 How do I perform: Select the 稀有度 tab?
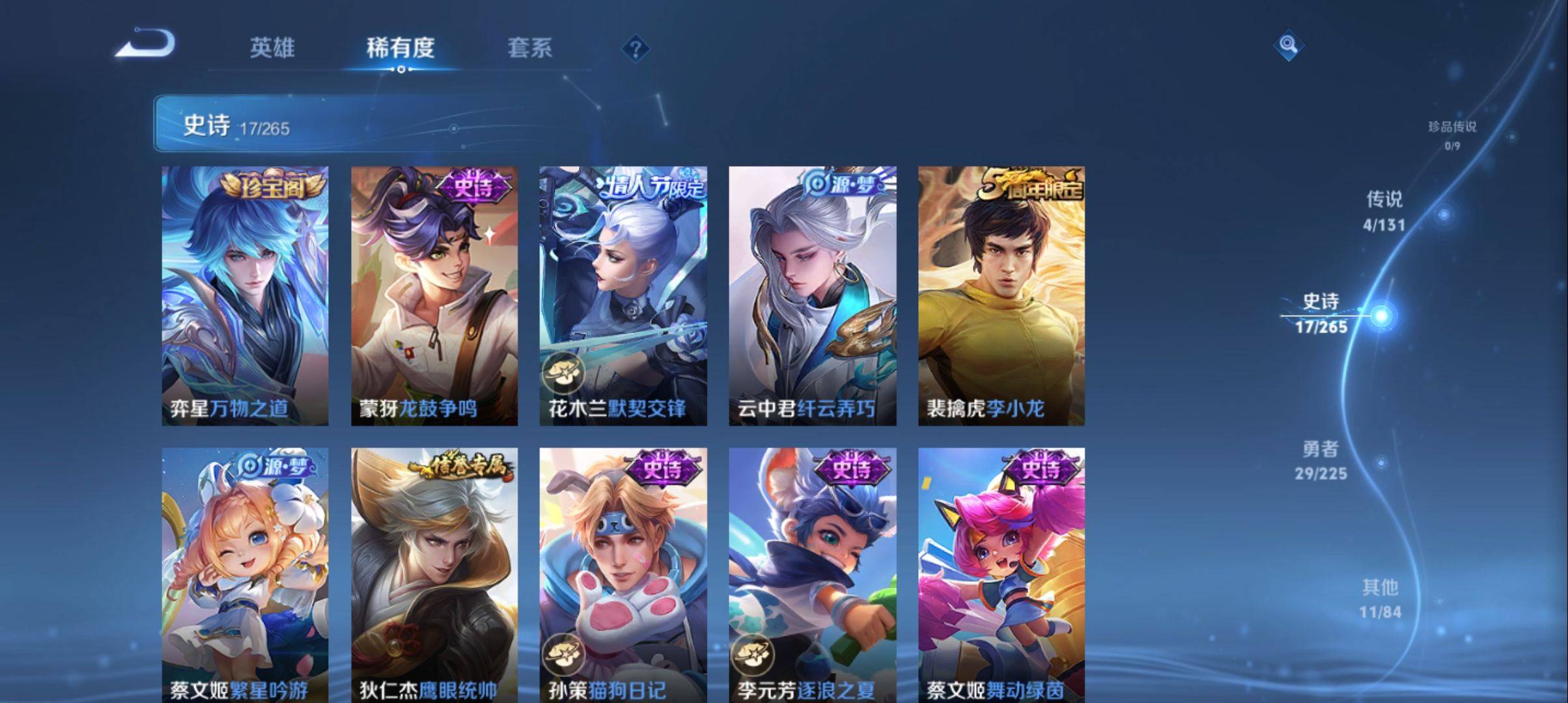400,48
